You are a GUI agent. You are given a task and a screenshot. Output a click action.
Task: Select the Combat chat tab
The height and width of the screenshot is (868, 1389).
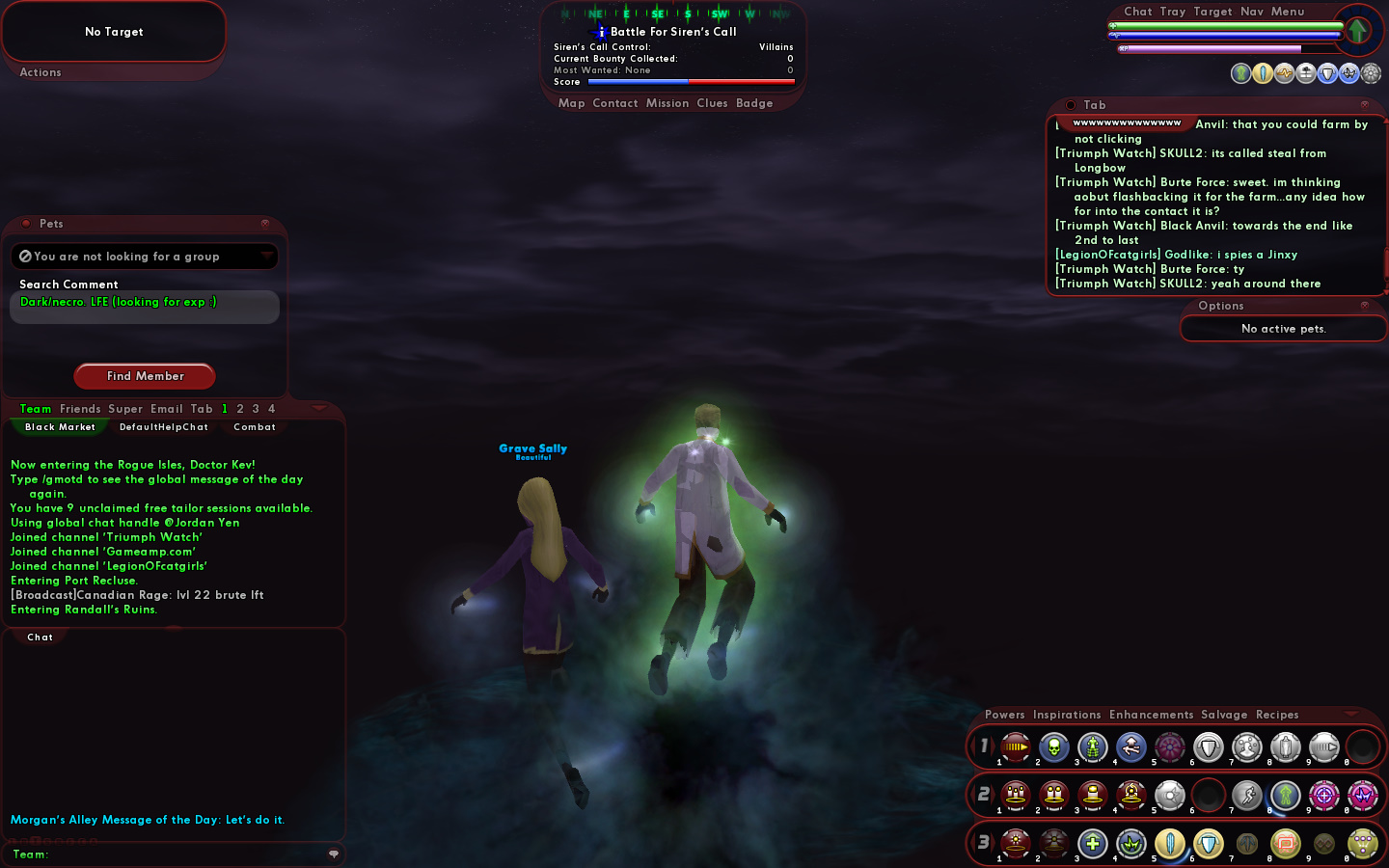[x=255, y=427]
